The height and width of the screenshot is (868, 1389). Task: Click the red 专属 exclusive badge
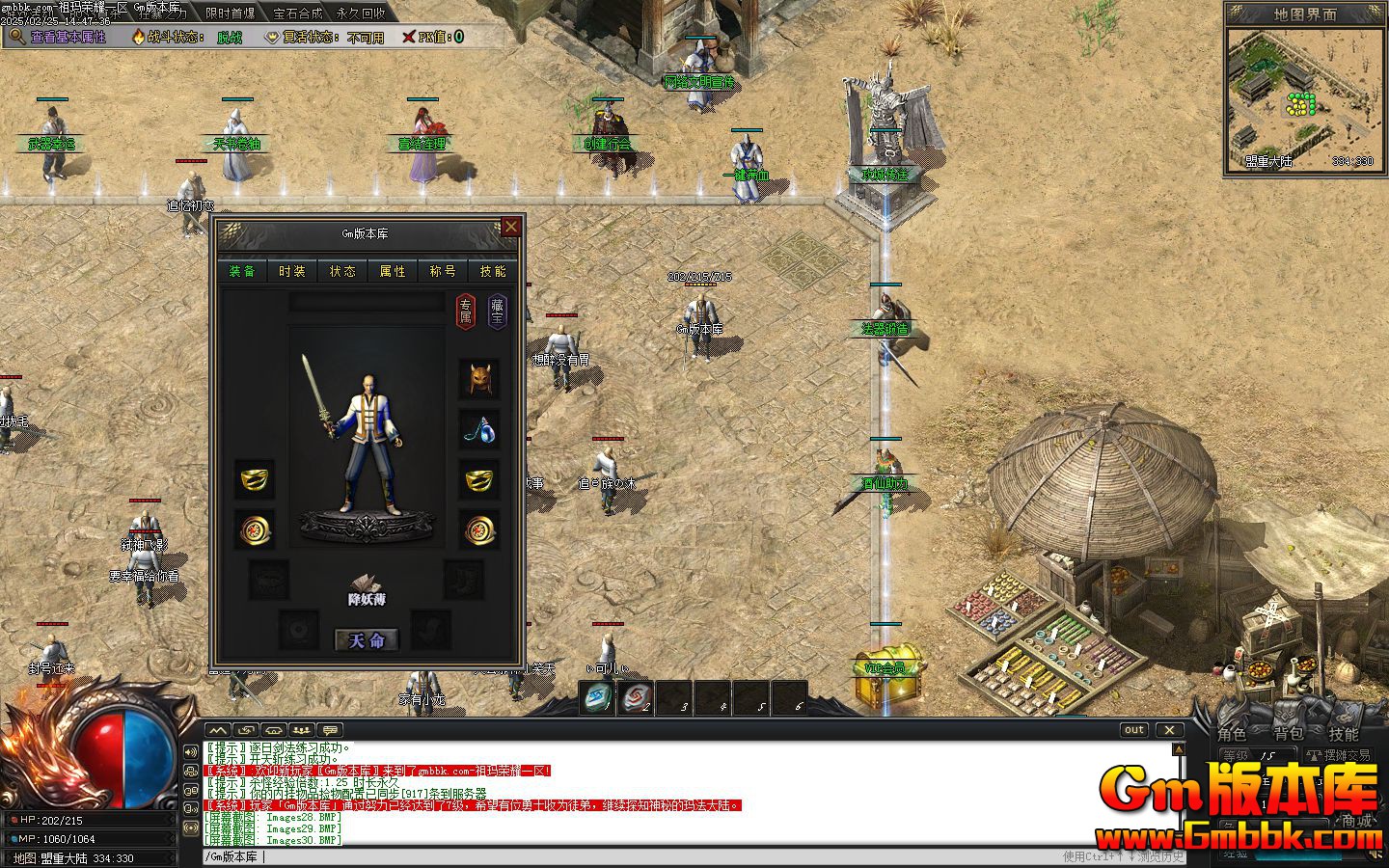pyautogui.click(x=466, y=312)
